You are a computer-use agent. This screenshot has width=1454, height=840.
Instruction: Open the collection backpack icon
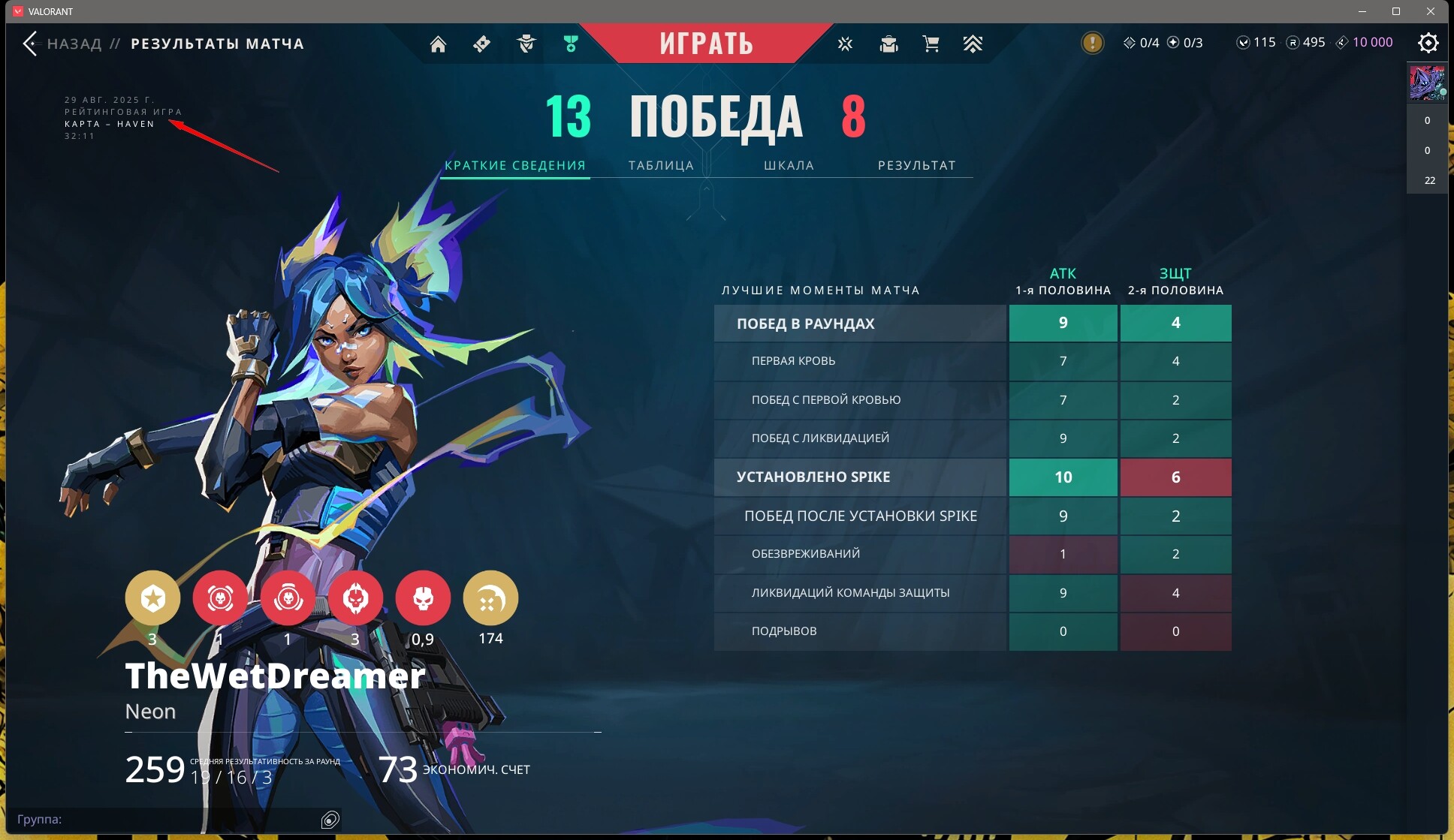click(x=888, y=44)
